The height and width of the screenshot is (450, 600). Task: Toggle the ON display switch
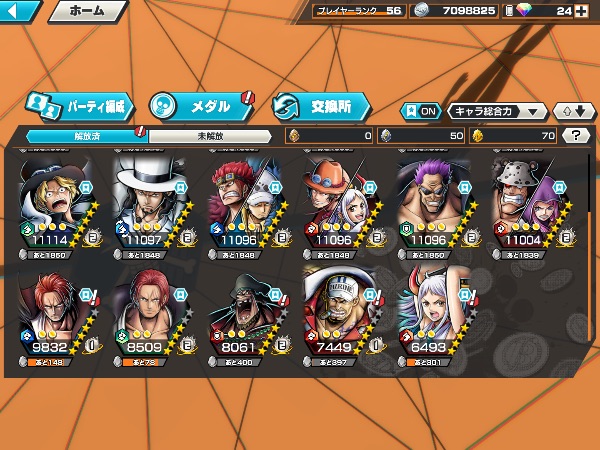pos(420,111)
